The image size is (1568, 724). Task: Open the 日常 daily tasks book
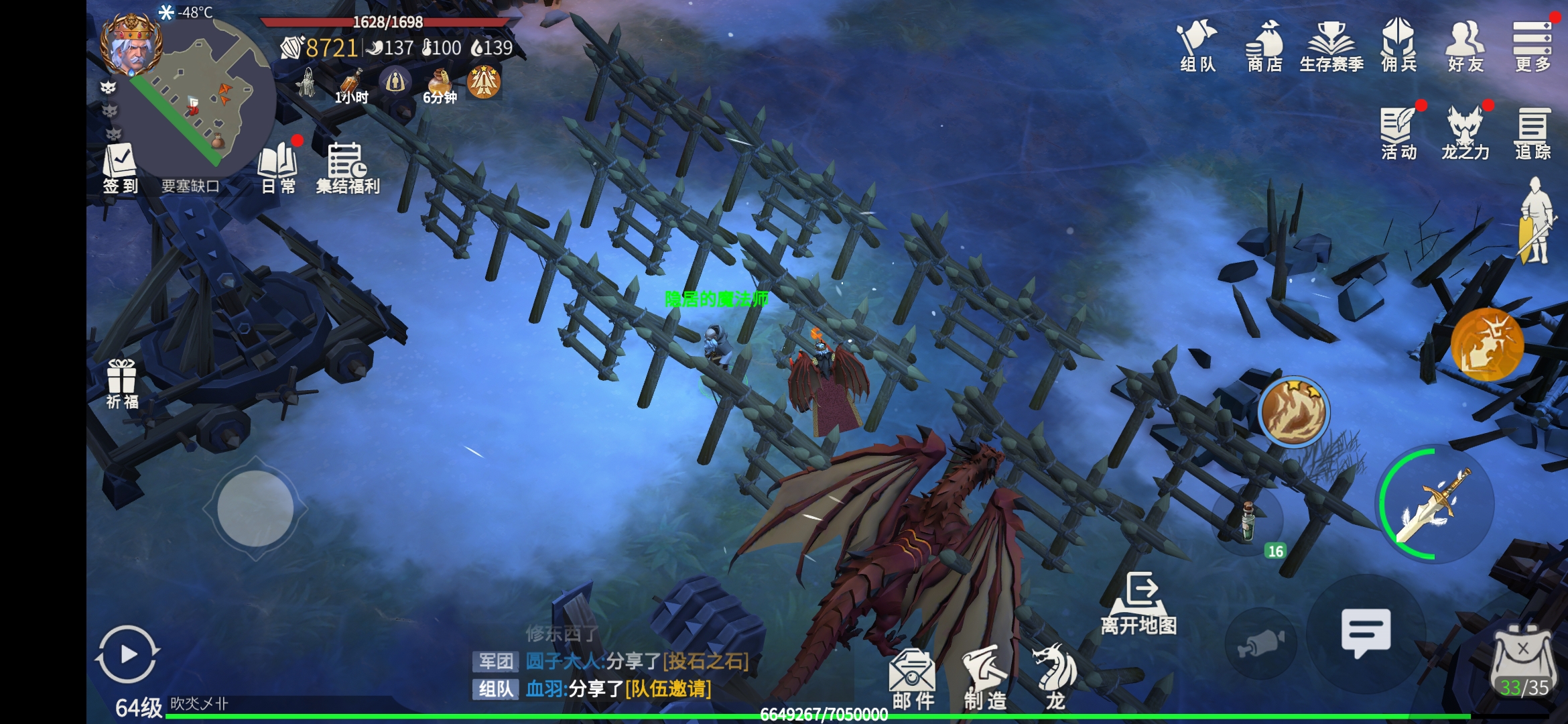point(278,168)
